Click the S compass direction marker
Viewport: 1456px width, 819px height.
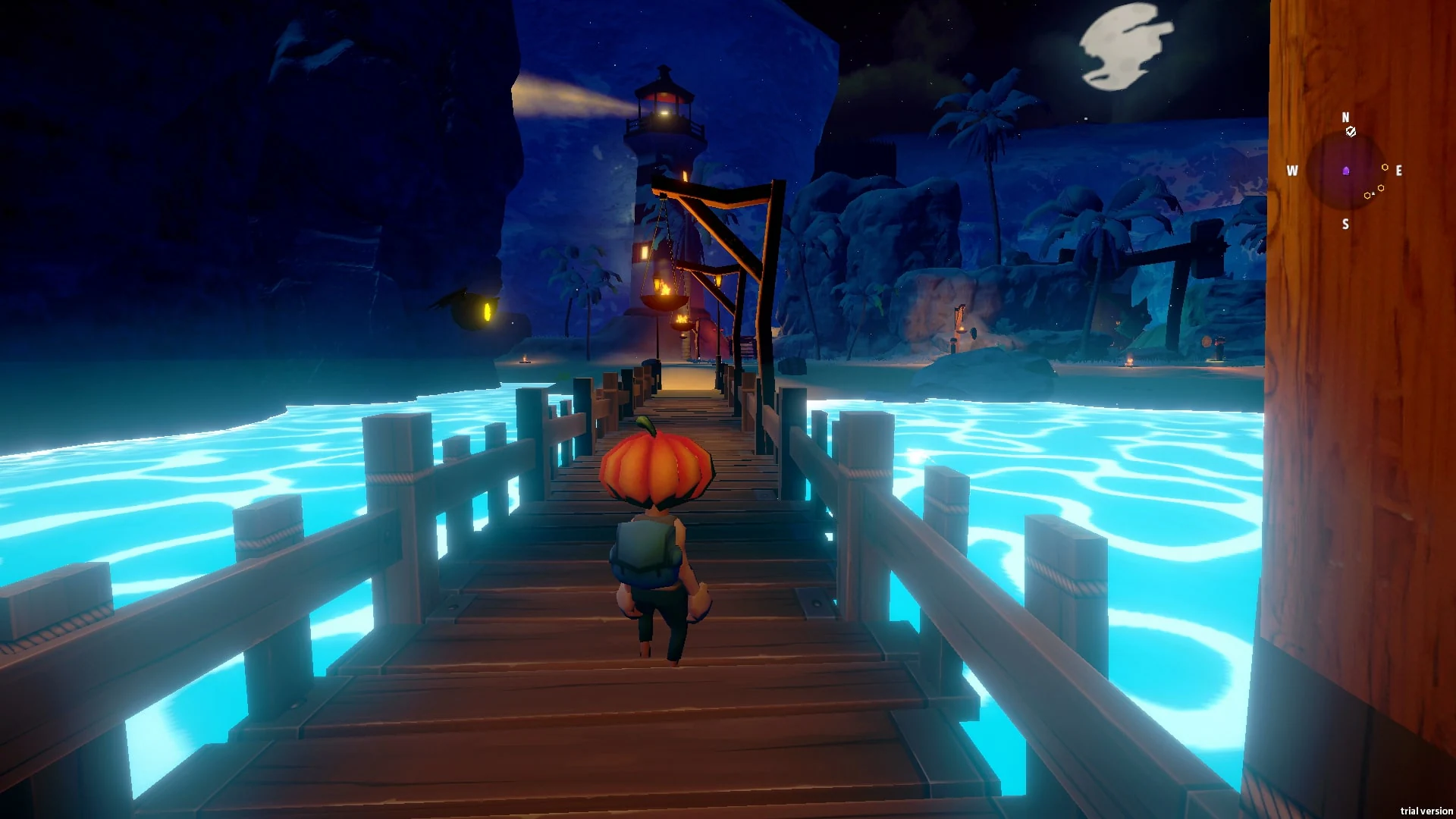point(1346,224)
